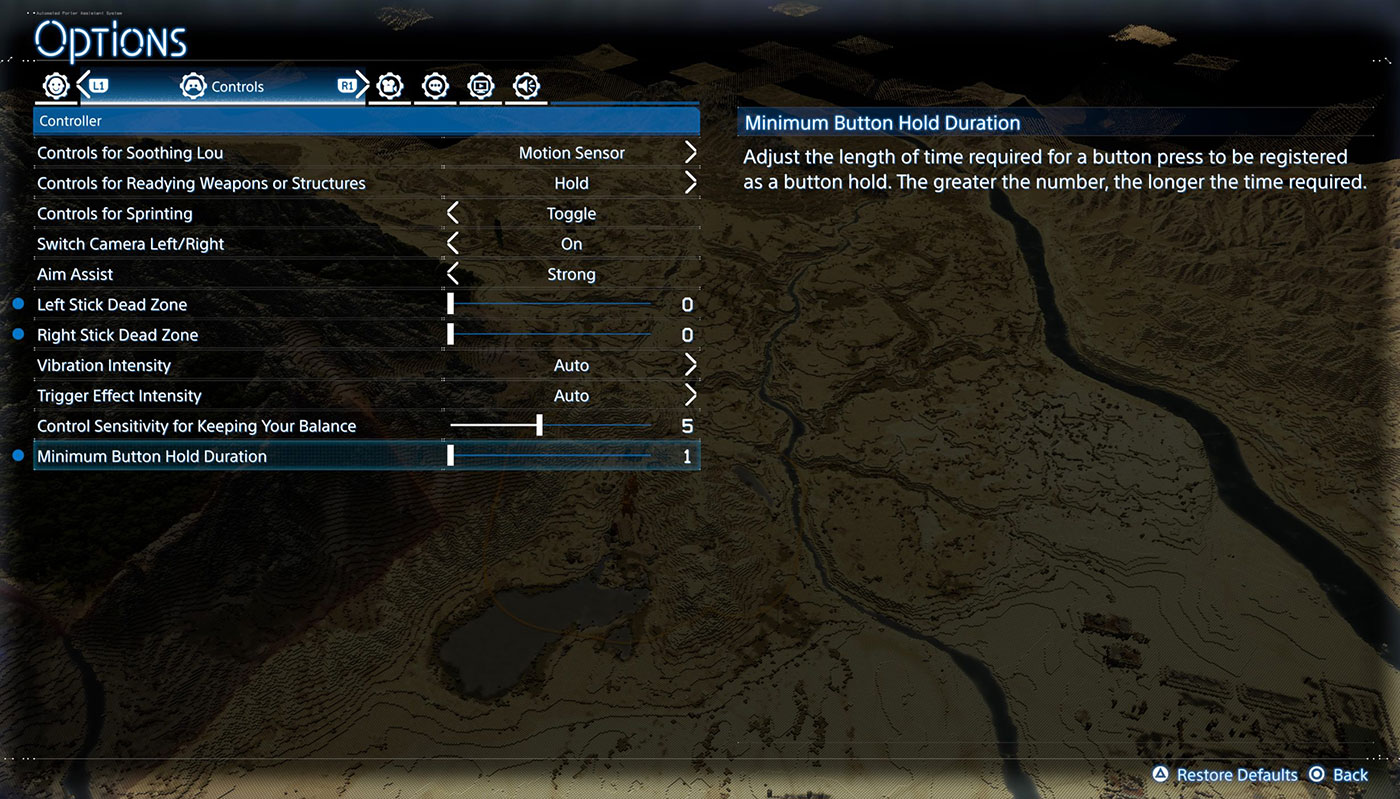Open the display screen settings tab
Viewport: 1400px width, 799px height.
click(x=481, y=87)
